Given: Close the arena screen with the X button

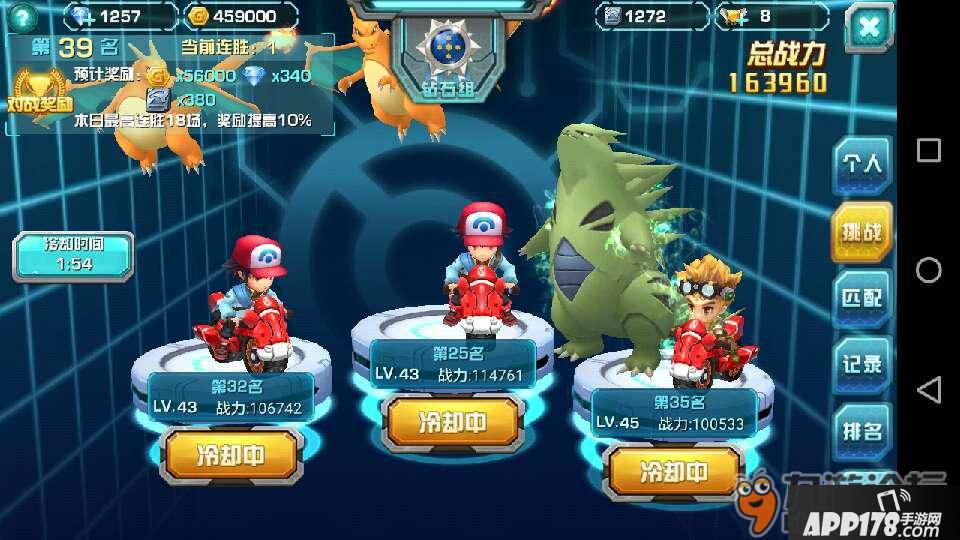Looking at the screenshot, I should 868,27.
